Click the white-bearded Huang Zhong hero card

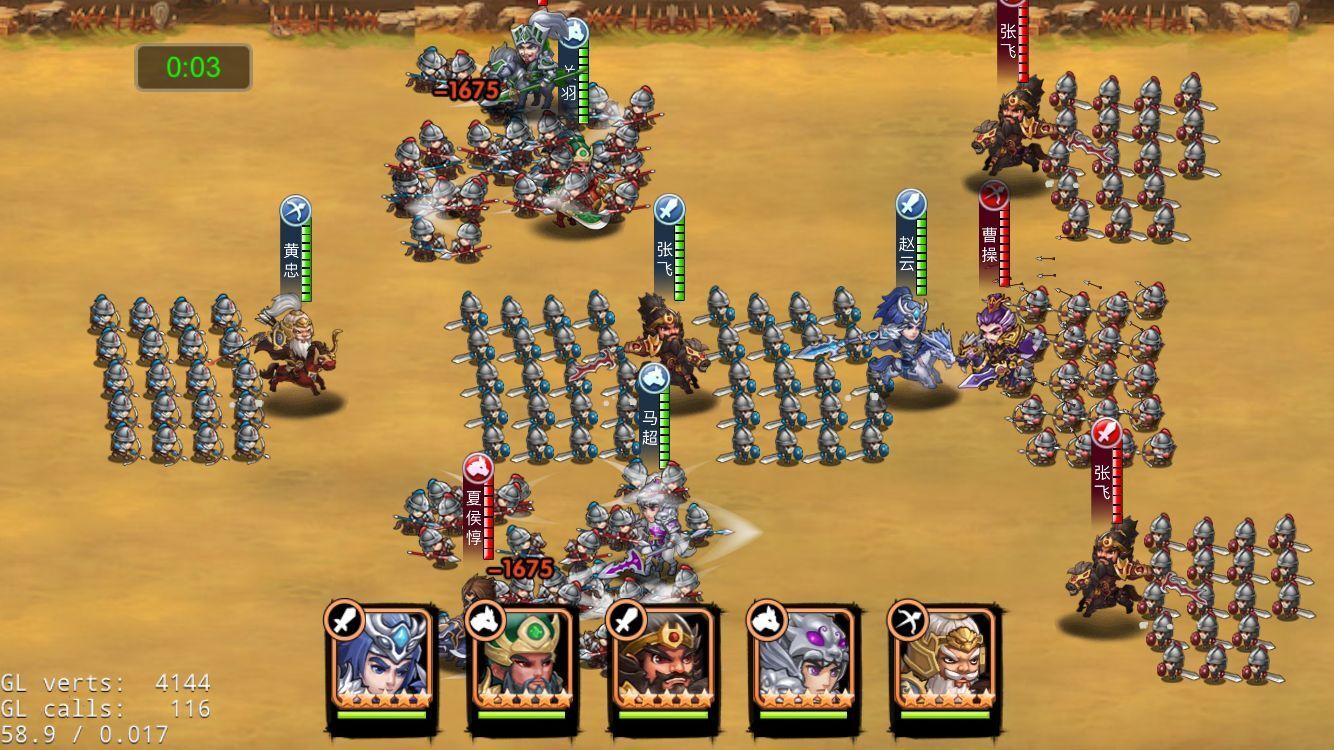[x=944, y=660]
